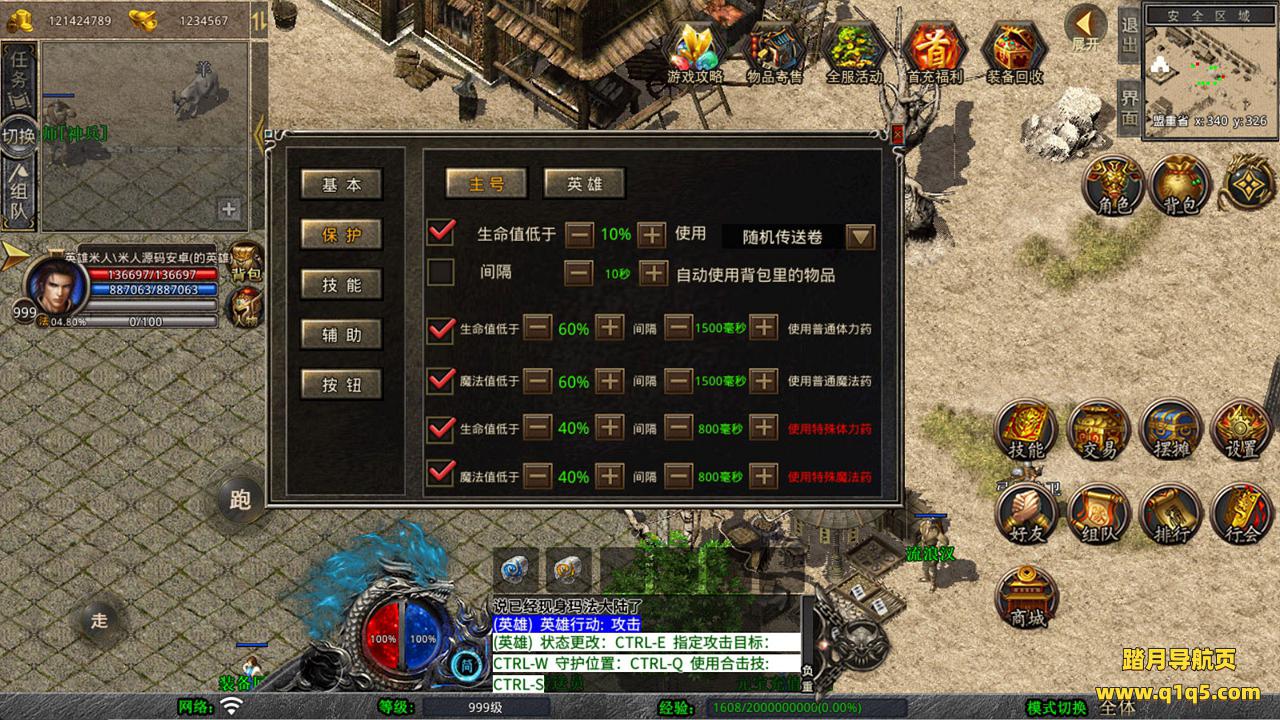Open the 技能 settings section
This screenshot has width=1280, height=720.
341,285
